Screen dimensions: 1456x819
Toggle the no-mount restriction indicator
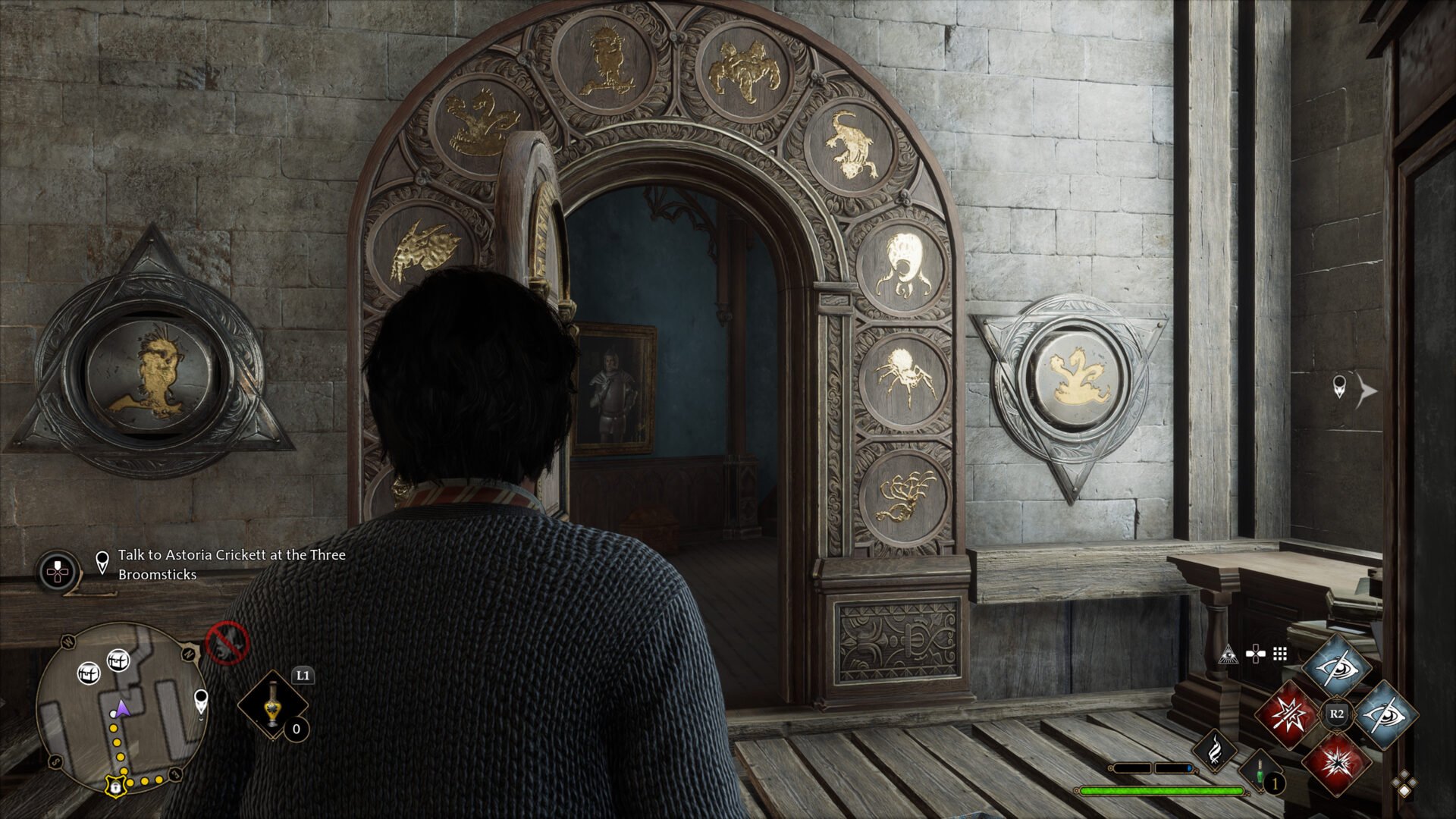[227, 645]
